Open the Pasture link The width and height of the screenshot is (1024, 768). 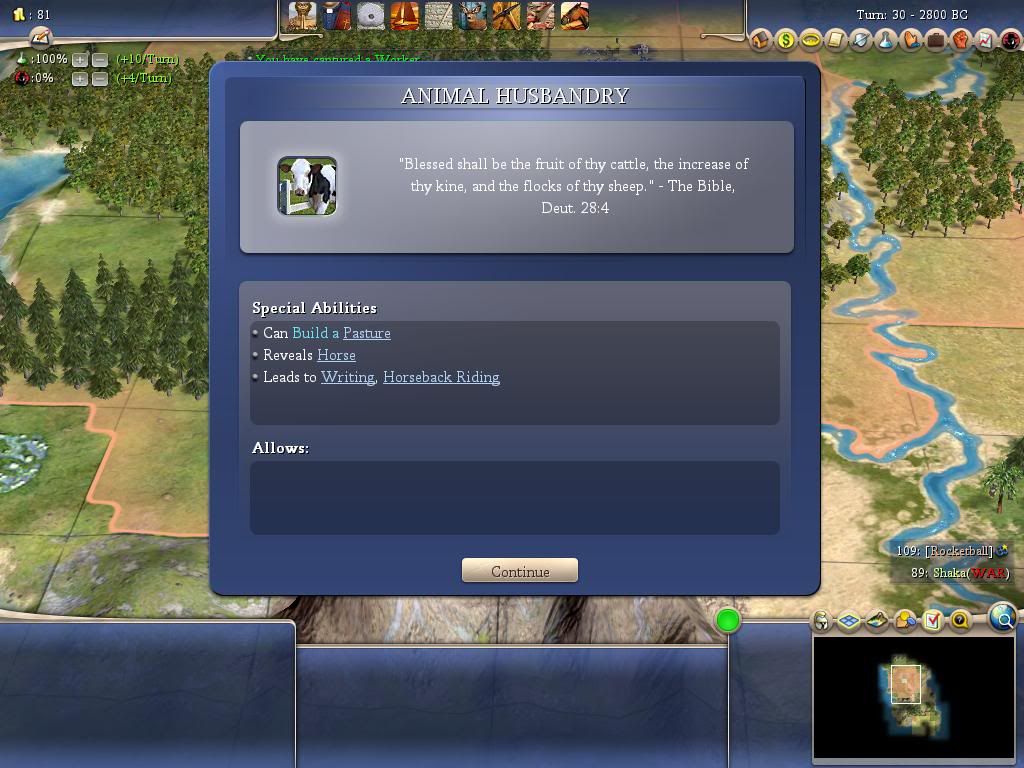coord(366,333)
